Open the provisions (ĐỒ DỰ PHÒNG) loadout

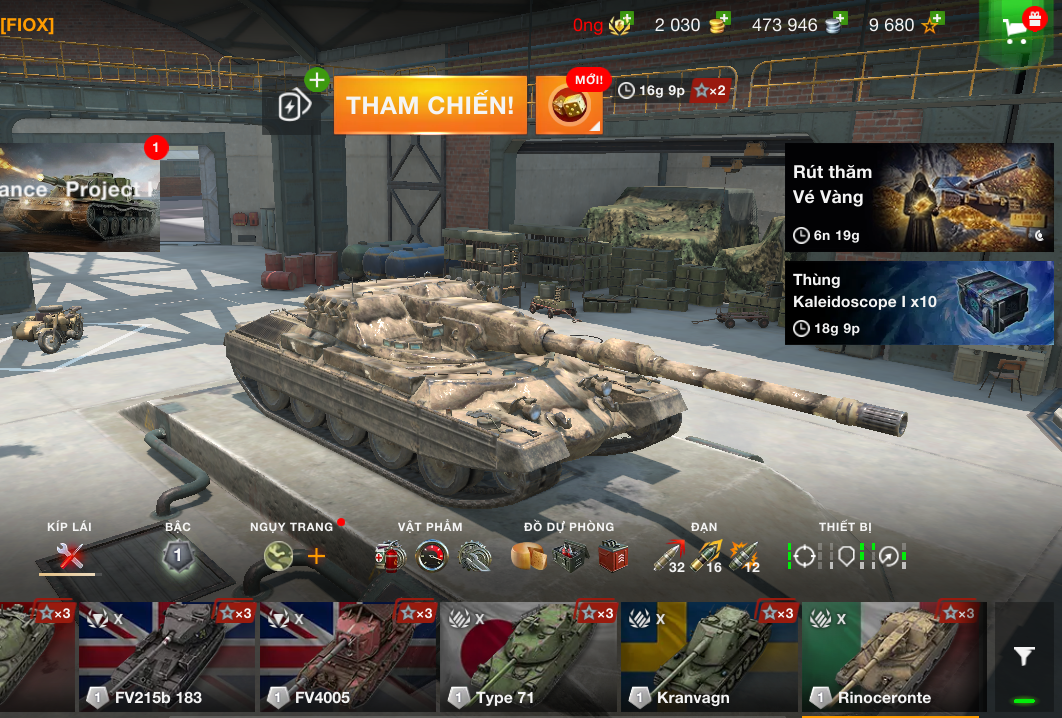pyautogui.click(x=568, y=556)
